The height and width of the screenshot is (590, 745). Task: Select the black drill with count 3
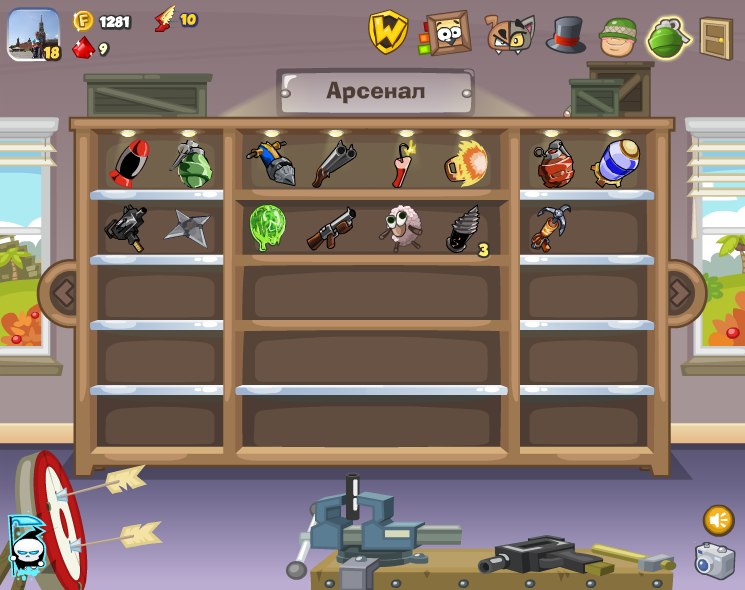463,229
